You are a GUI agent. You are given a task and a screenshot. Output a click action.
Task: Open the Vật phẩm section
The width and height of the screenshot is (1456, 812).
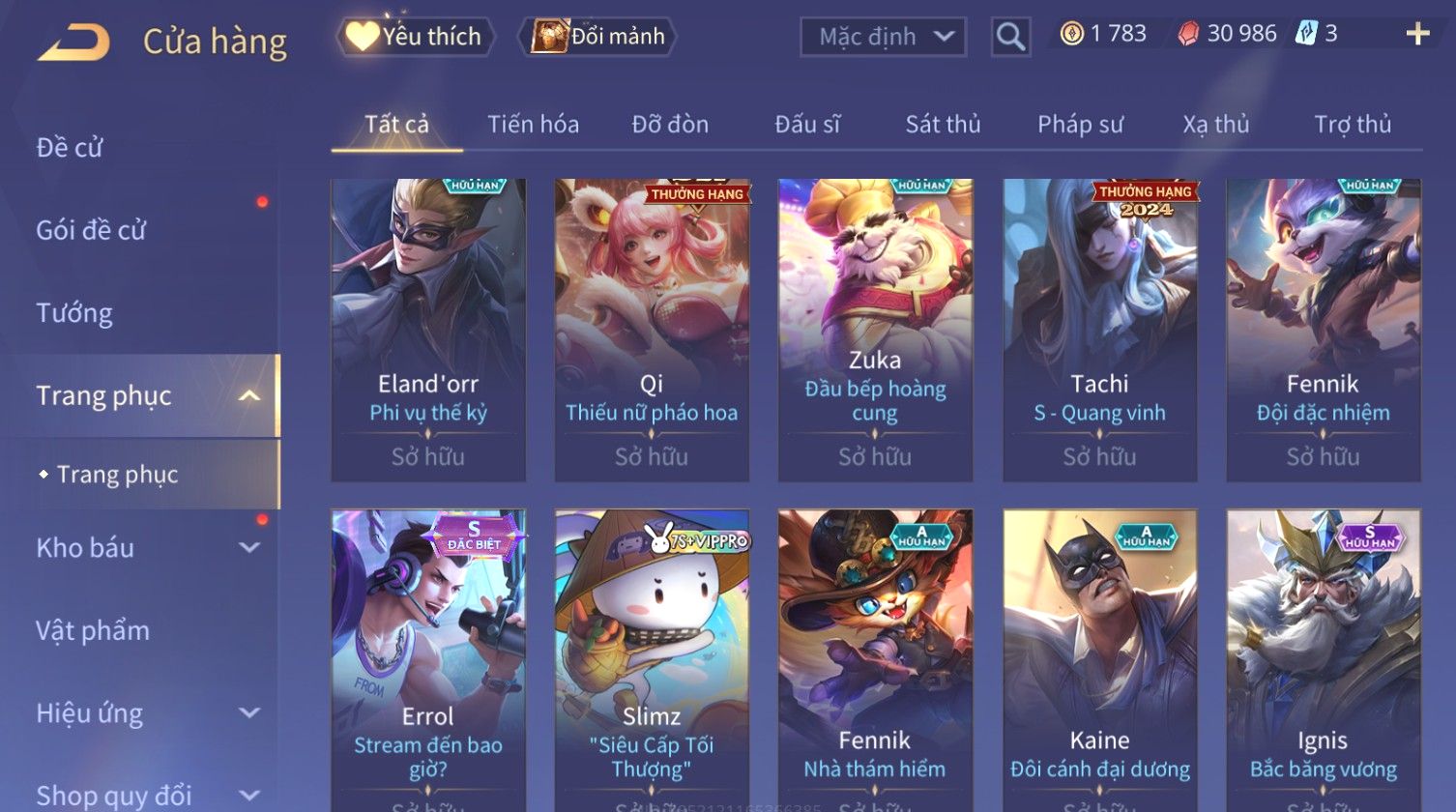coord(93,630)
